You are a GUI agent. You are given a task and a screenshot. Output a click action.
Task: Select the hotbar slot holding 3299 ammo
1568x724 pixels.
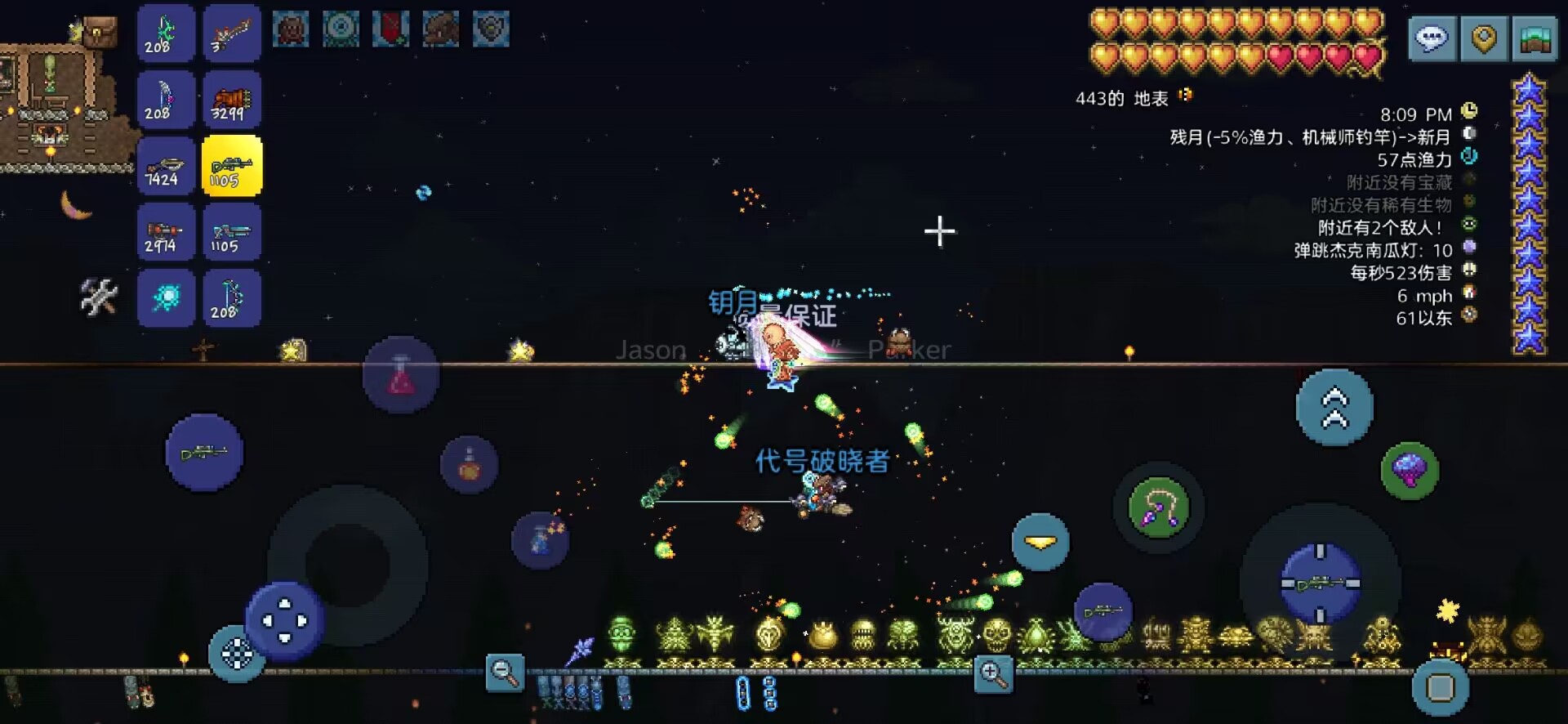[232, 101]
